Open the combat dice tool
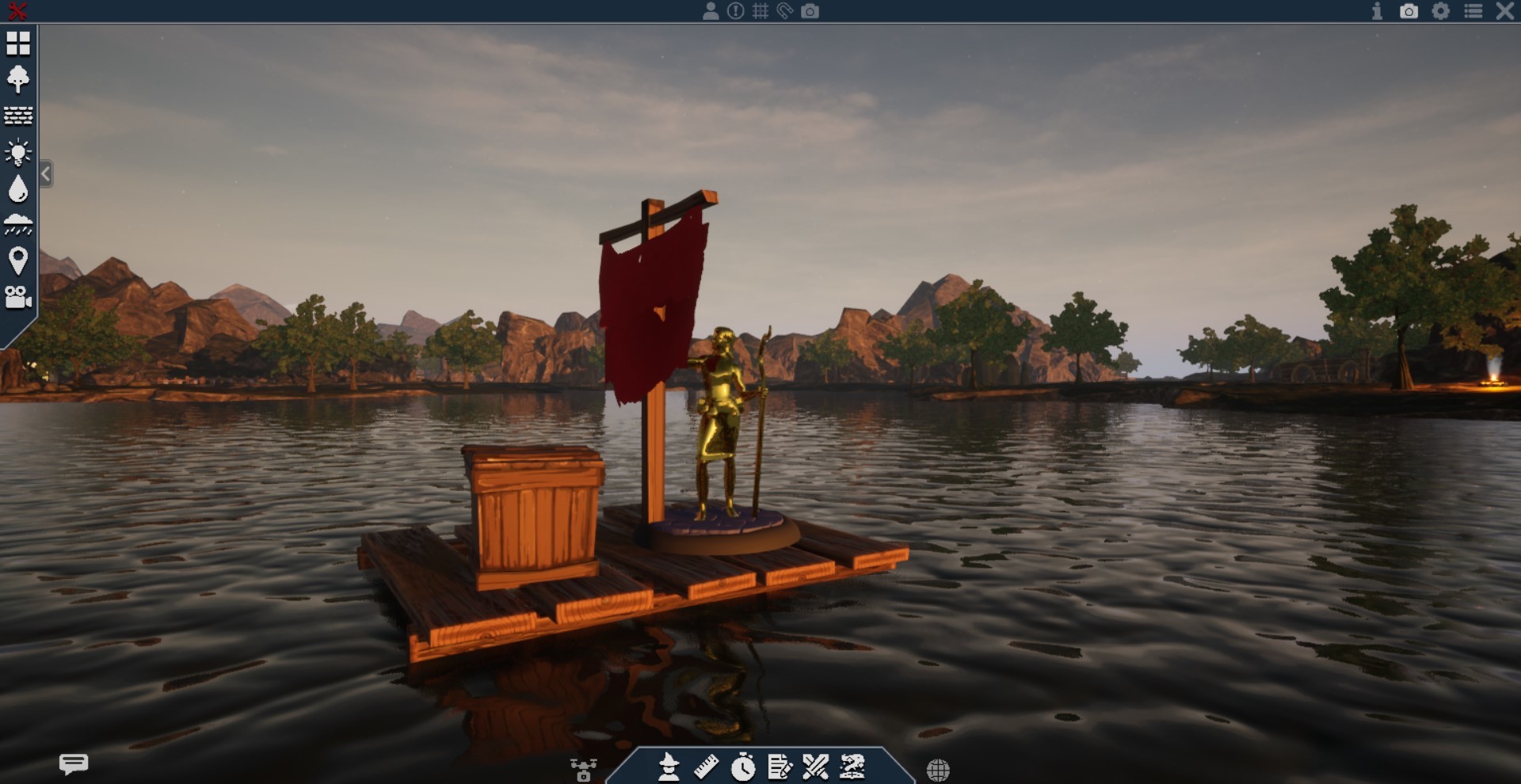The height and width of the screenshot is (784, 1521). click(x=816, y=768)
